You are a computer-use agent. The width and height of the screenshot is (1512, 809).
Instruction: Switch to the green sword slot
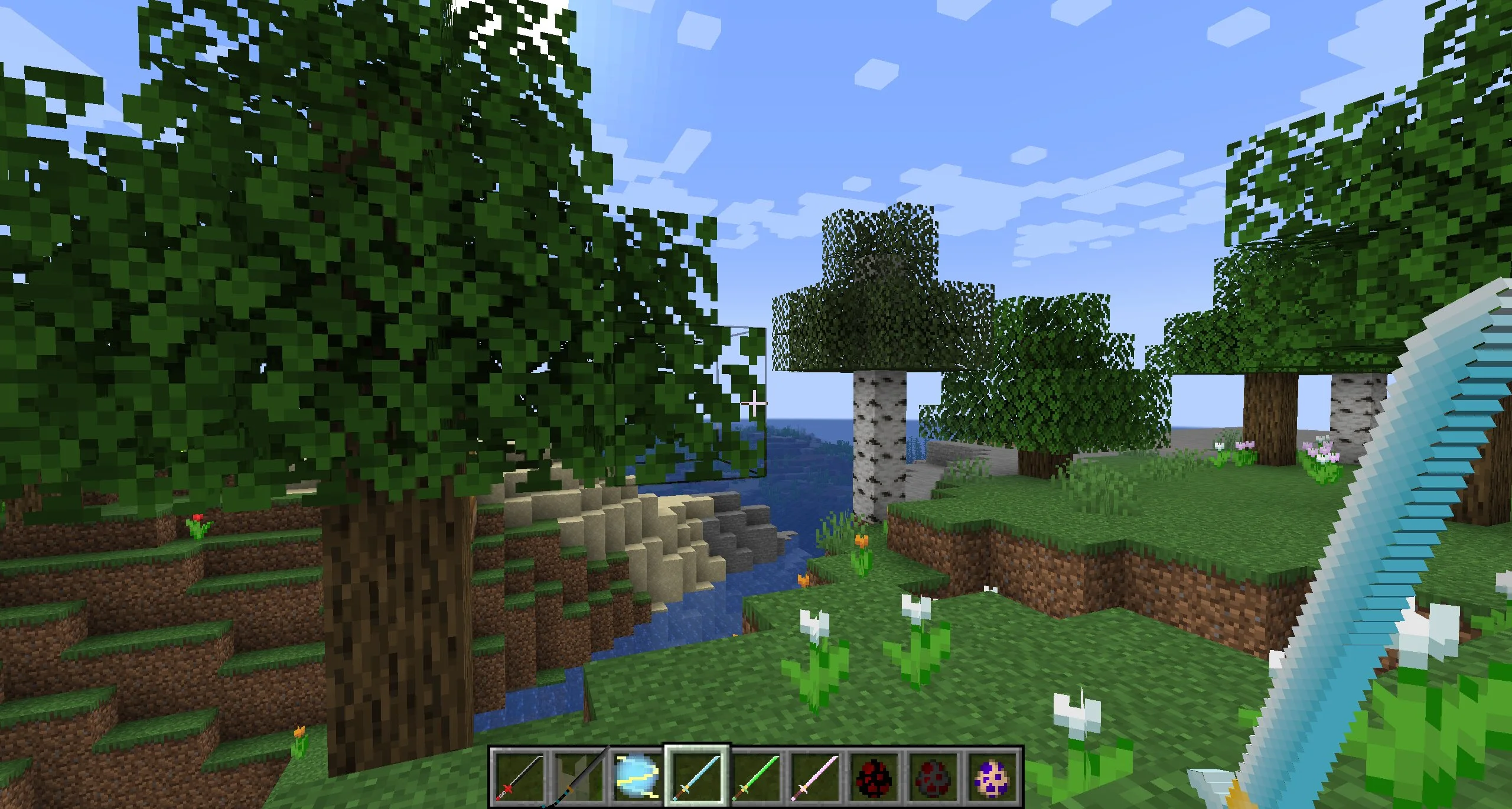(x=757, y=776)
